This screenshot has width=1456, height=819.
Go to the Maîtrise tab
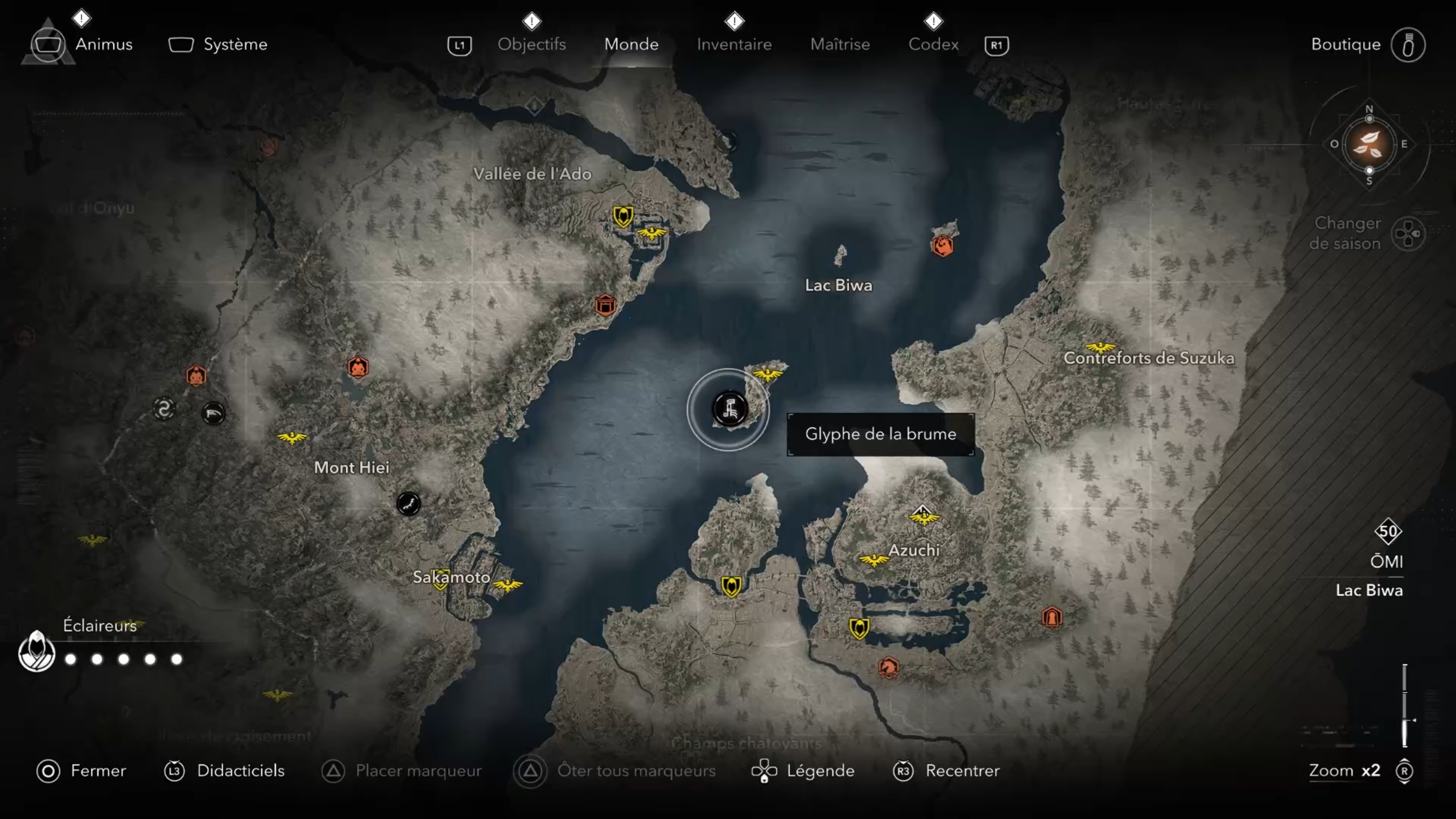coord(840,44)
